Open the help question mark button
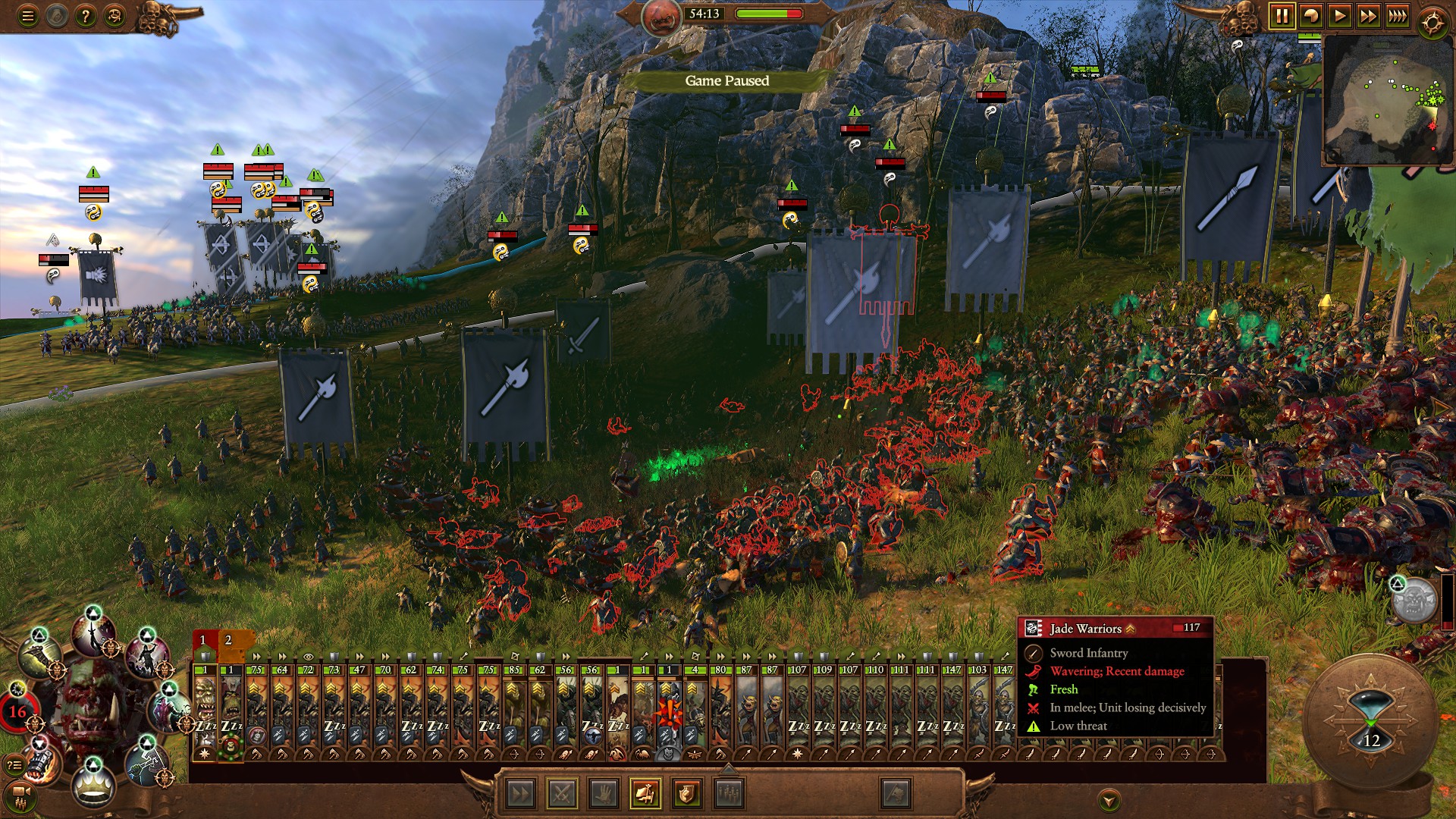This screenshot has width=1456, height=819. [x=85, y=16]
